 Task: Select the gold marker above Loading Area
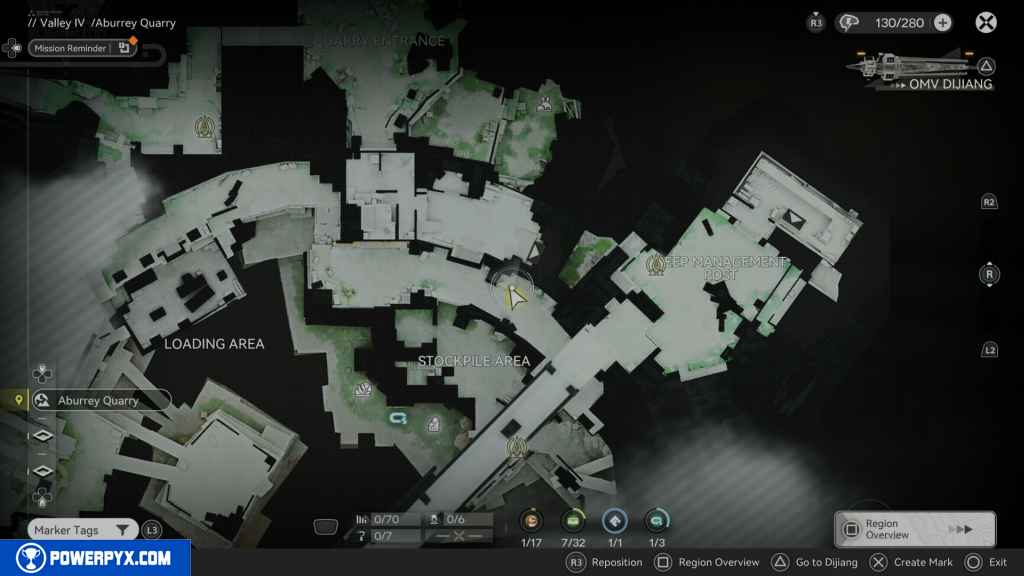(x=205, y=126)
